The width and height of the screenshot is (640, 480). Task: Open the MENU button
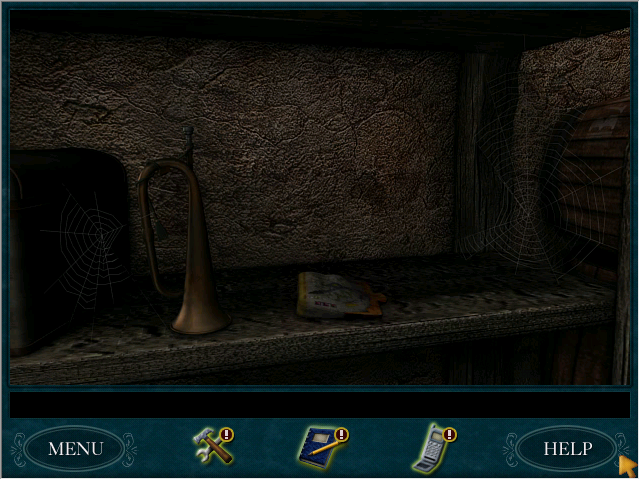[75, 449]
